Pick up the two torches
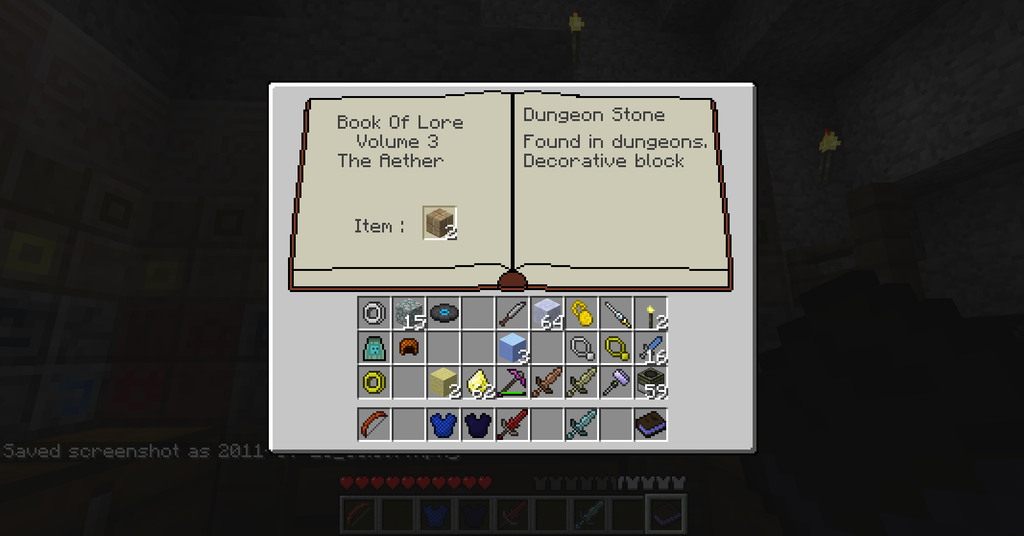Image resolution: width=1024 pixels, height=536 pixels. click(650, 313)
